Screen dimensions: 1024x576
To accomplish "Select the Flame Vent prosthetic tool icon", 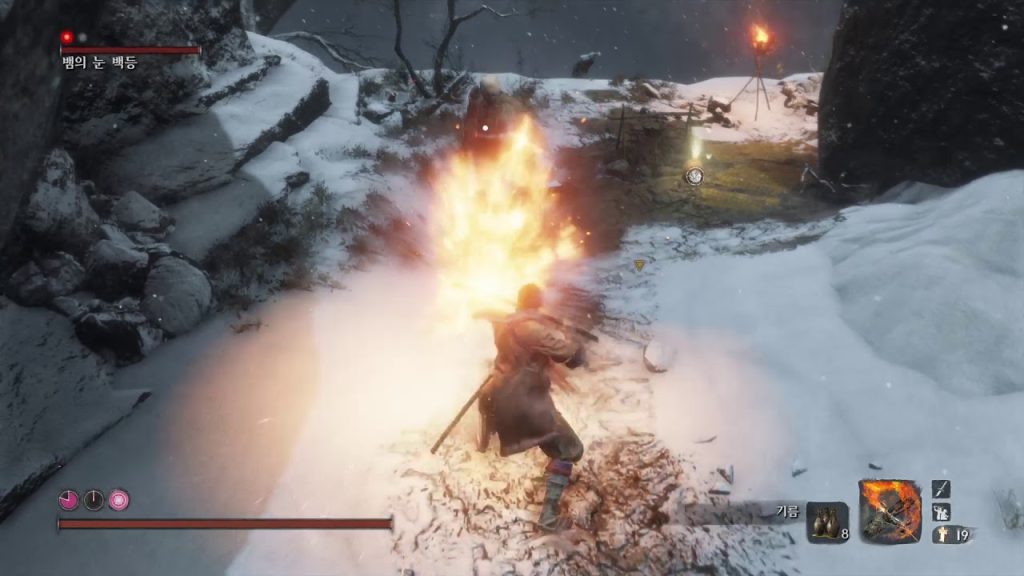I will pyautogui.click(x=889, y=511).
